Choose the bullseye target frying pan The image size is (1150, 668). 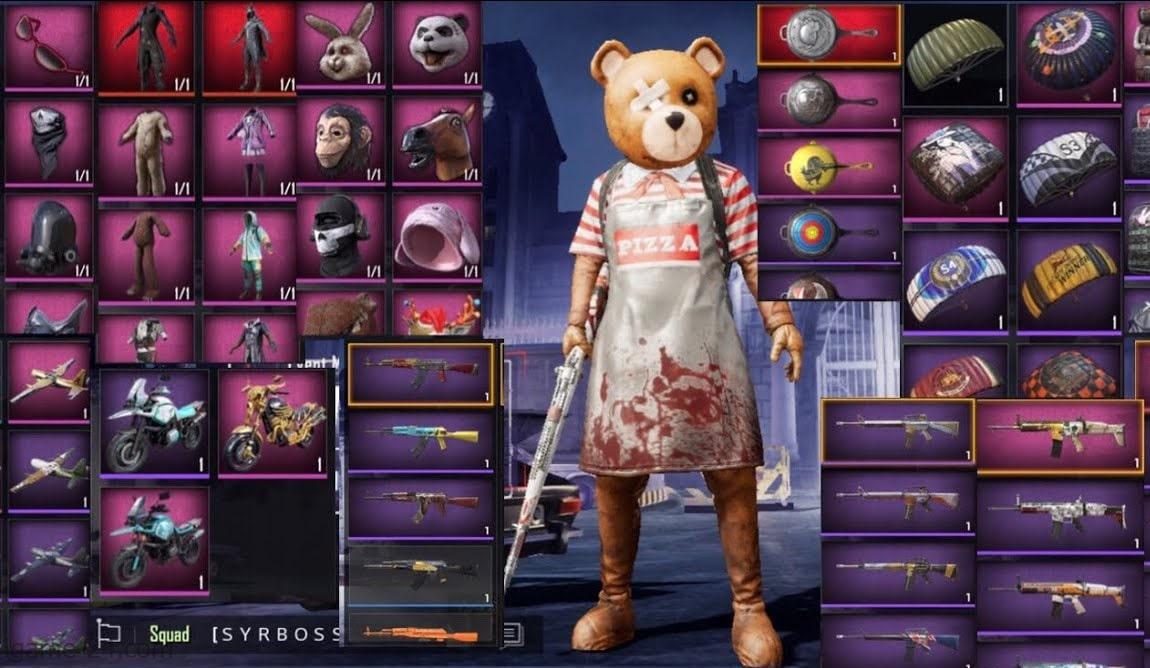(829, 233)
